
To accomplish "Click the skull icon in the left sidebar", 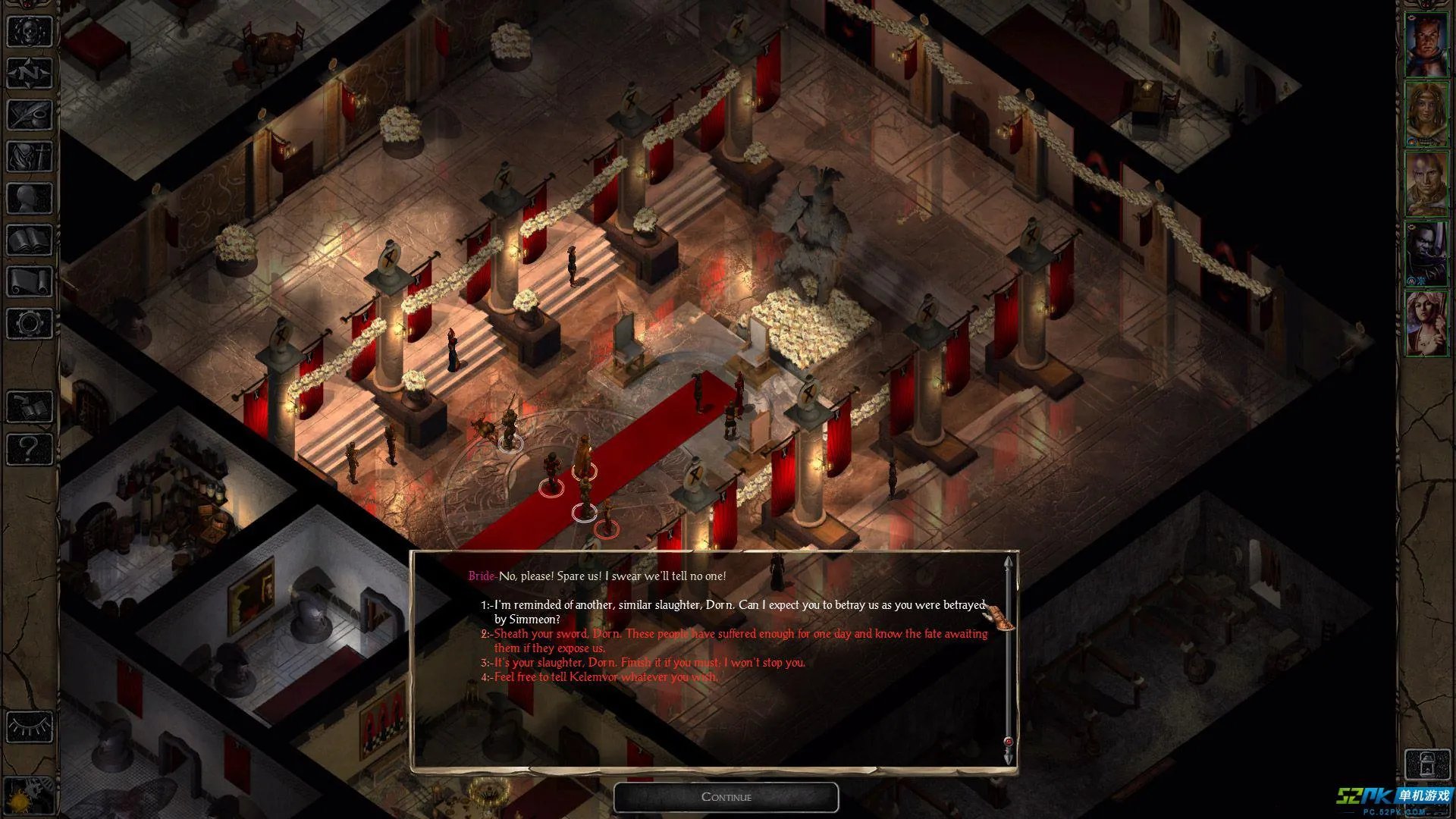I will tap(29, 32).
